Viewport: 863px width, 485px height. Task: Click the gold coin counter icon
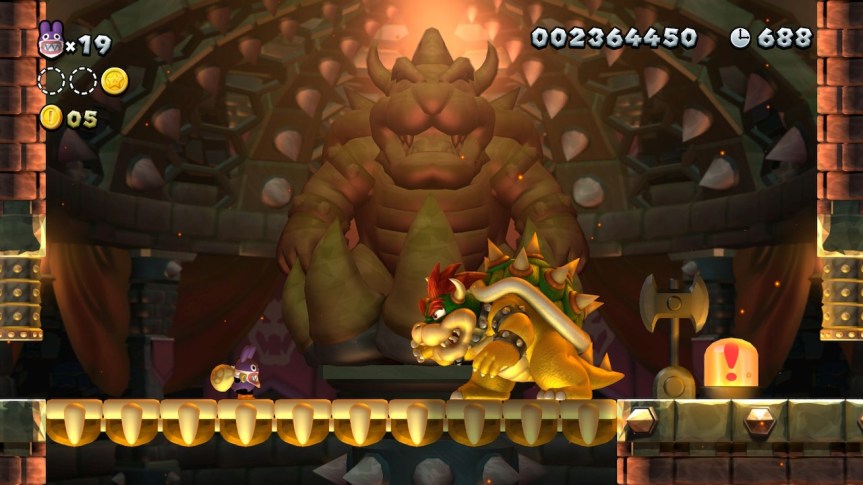(51, 118)
